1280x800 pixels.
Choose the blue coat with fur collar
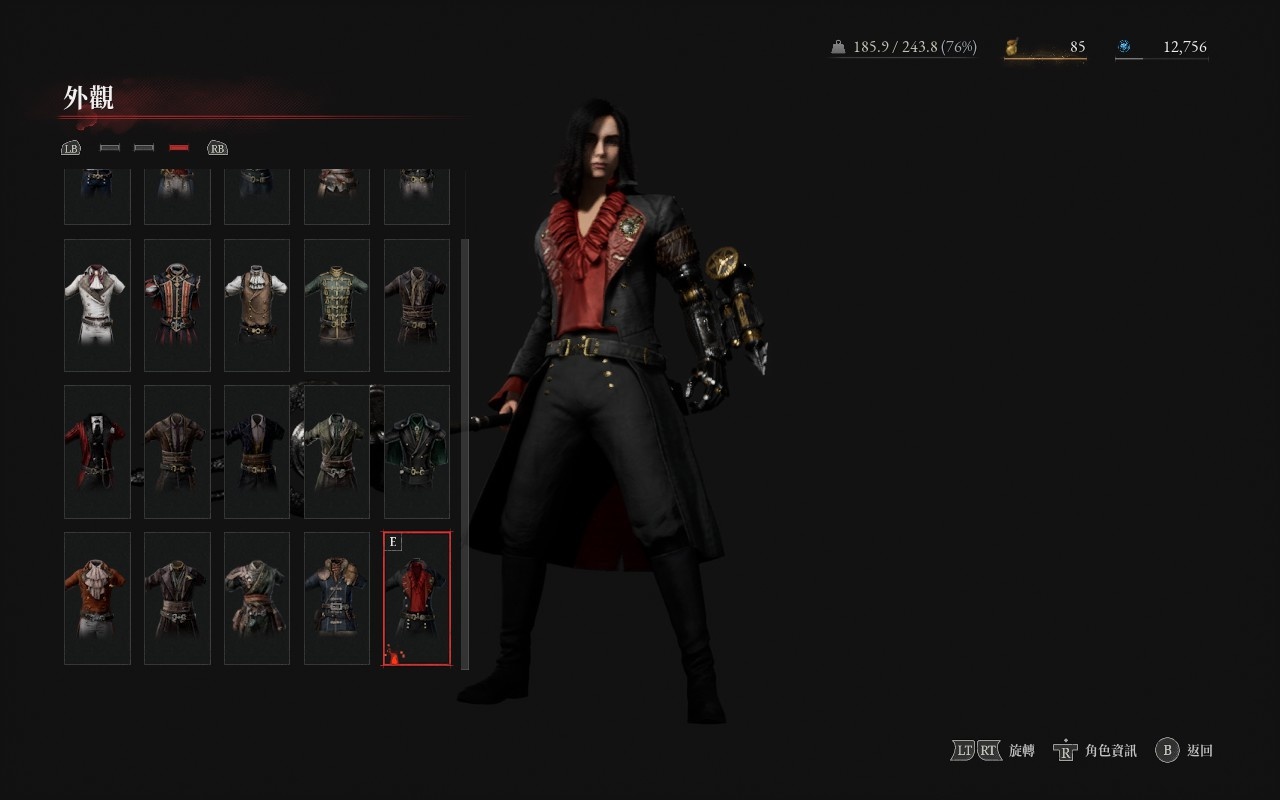(x=337, y=598)
